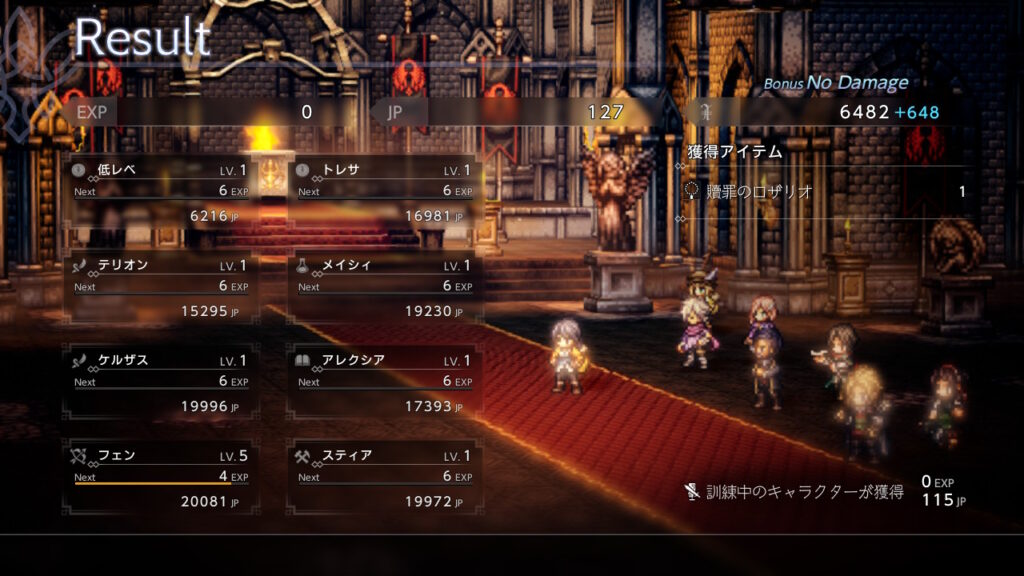
Task: Select the トレサ character result panel
Action: point(384,190)
